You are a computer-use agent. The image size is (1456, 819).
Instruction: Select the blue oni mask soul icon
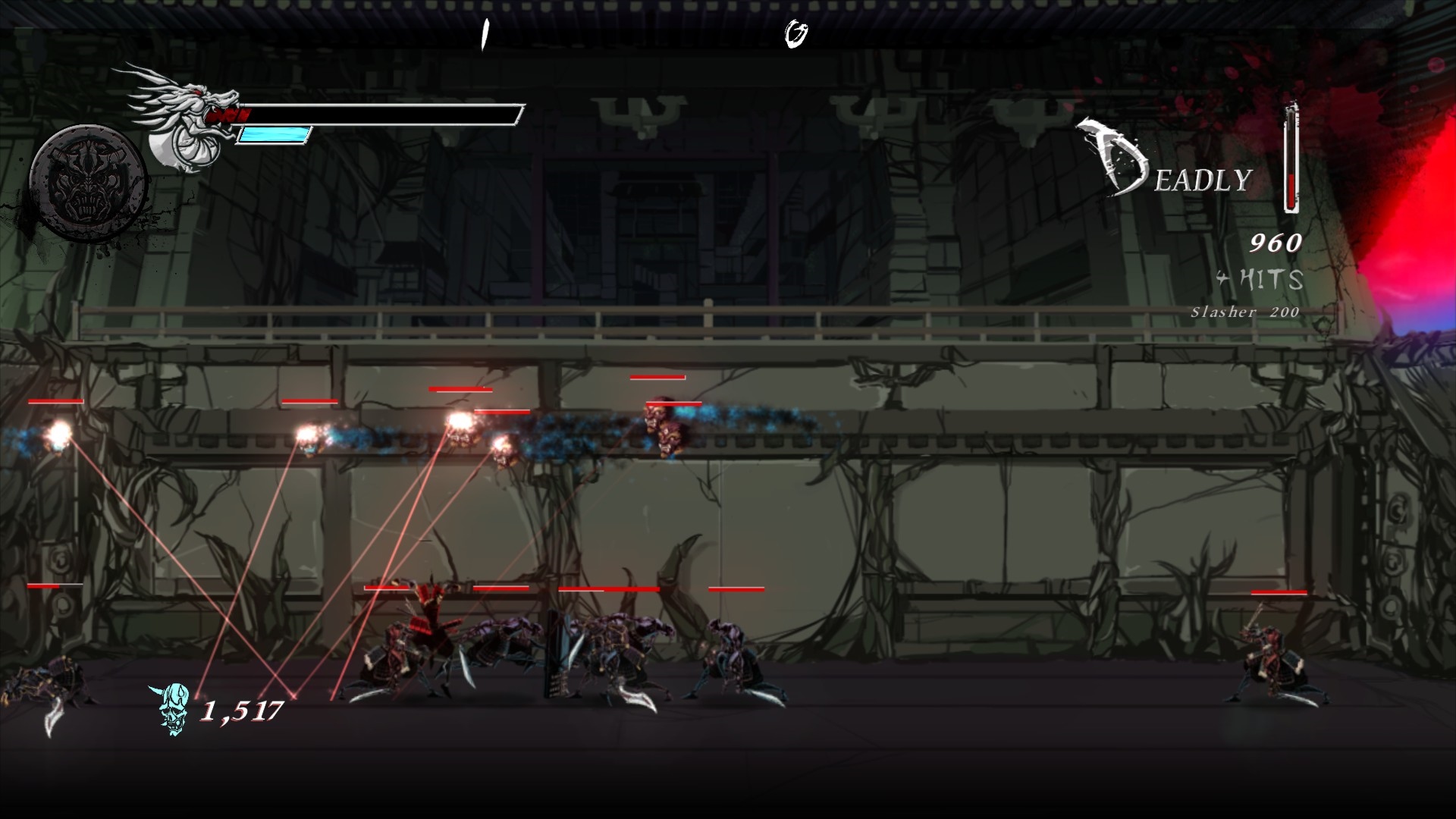click(172, 709)
